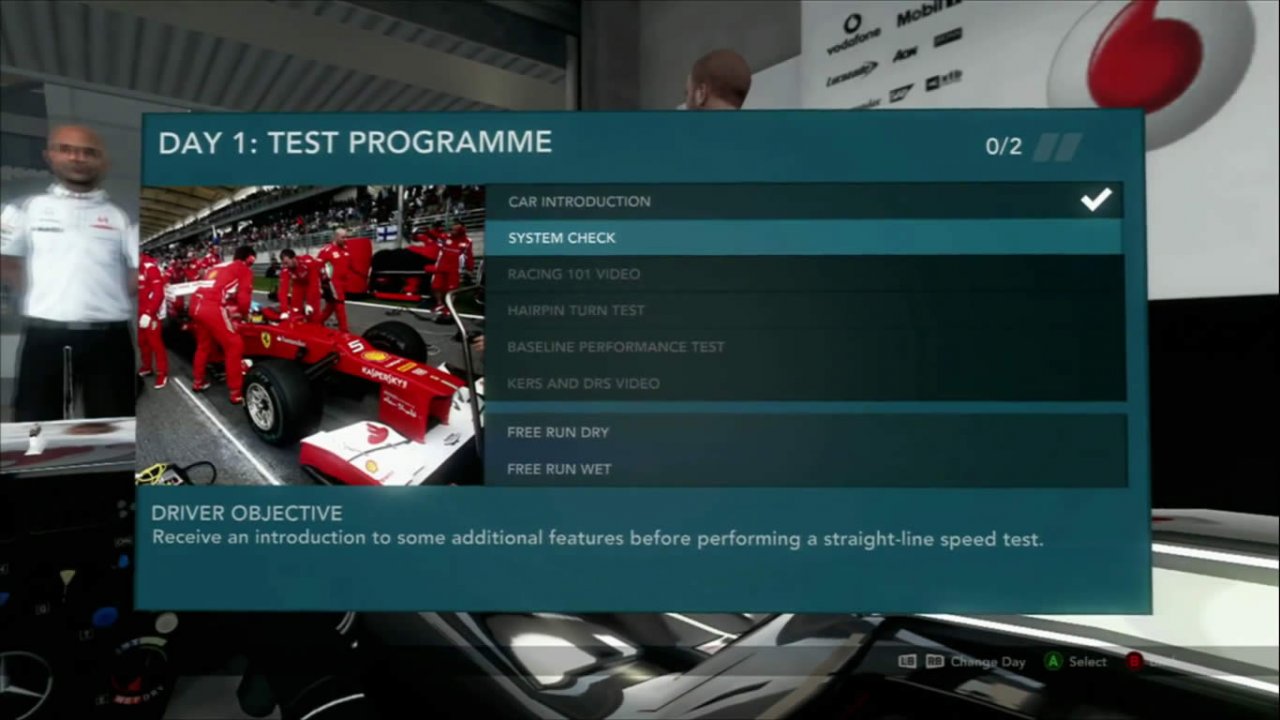Select the Free Run Wet session

pyautogui.click(x=559, y=468)
